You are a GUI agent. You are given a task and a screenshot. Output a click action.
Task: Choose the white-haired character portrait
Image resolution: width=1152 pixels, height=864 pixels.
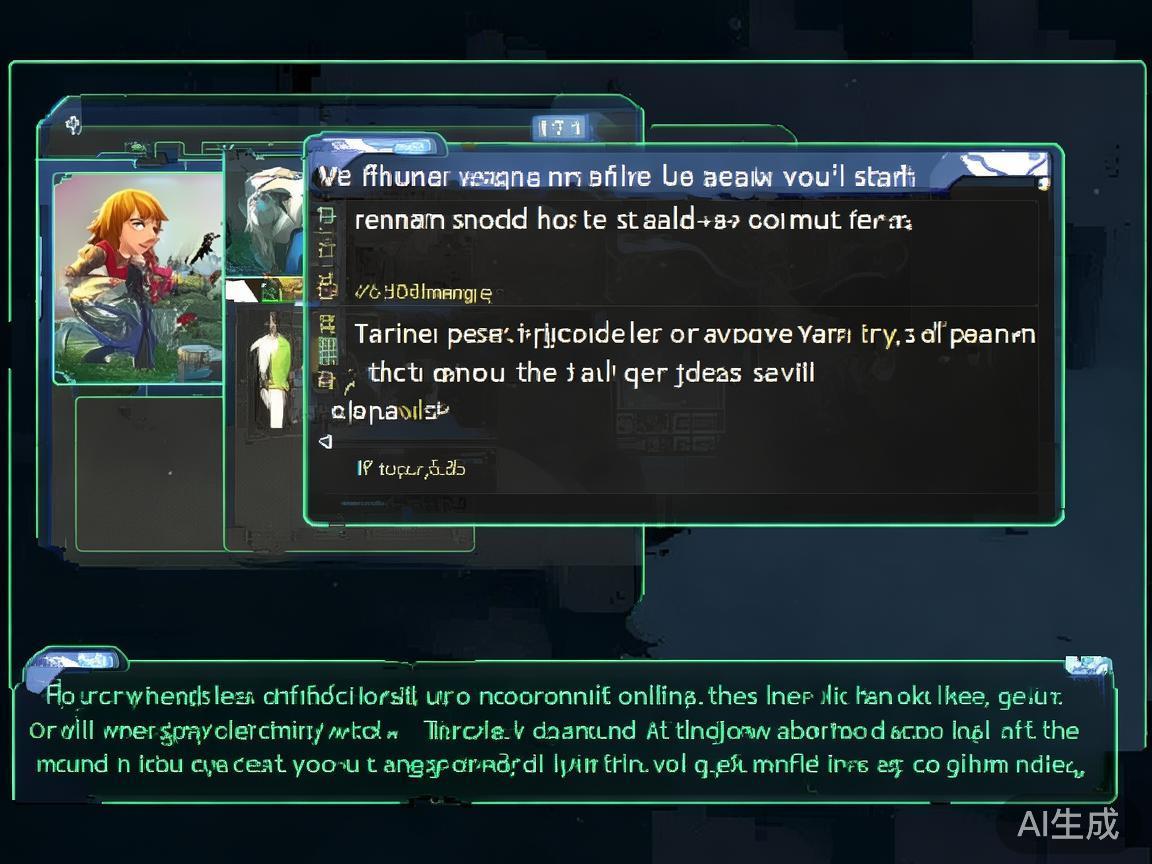(265, 222)
